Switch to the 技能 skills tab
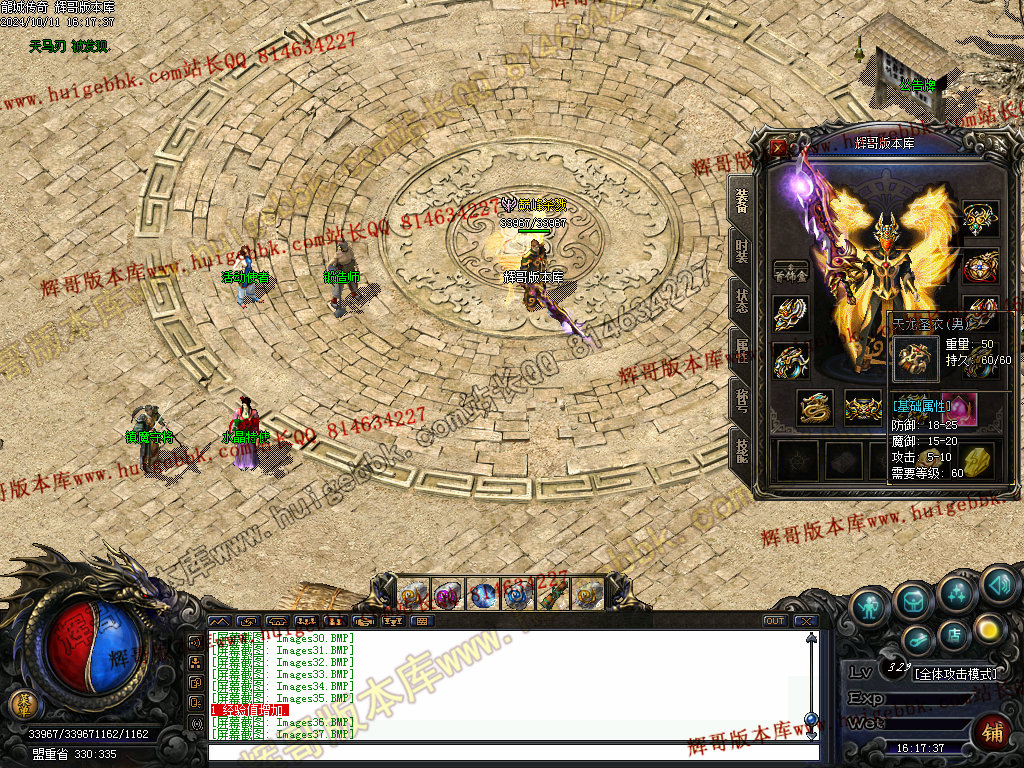This screenshot has width=1024, height=768. pos(741,451)
